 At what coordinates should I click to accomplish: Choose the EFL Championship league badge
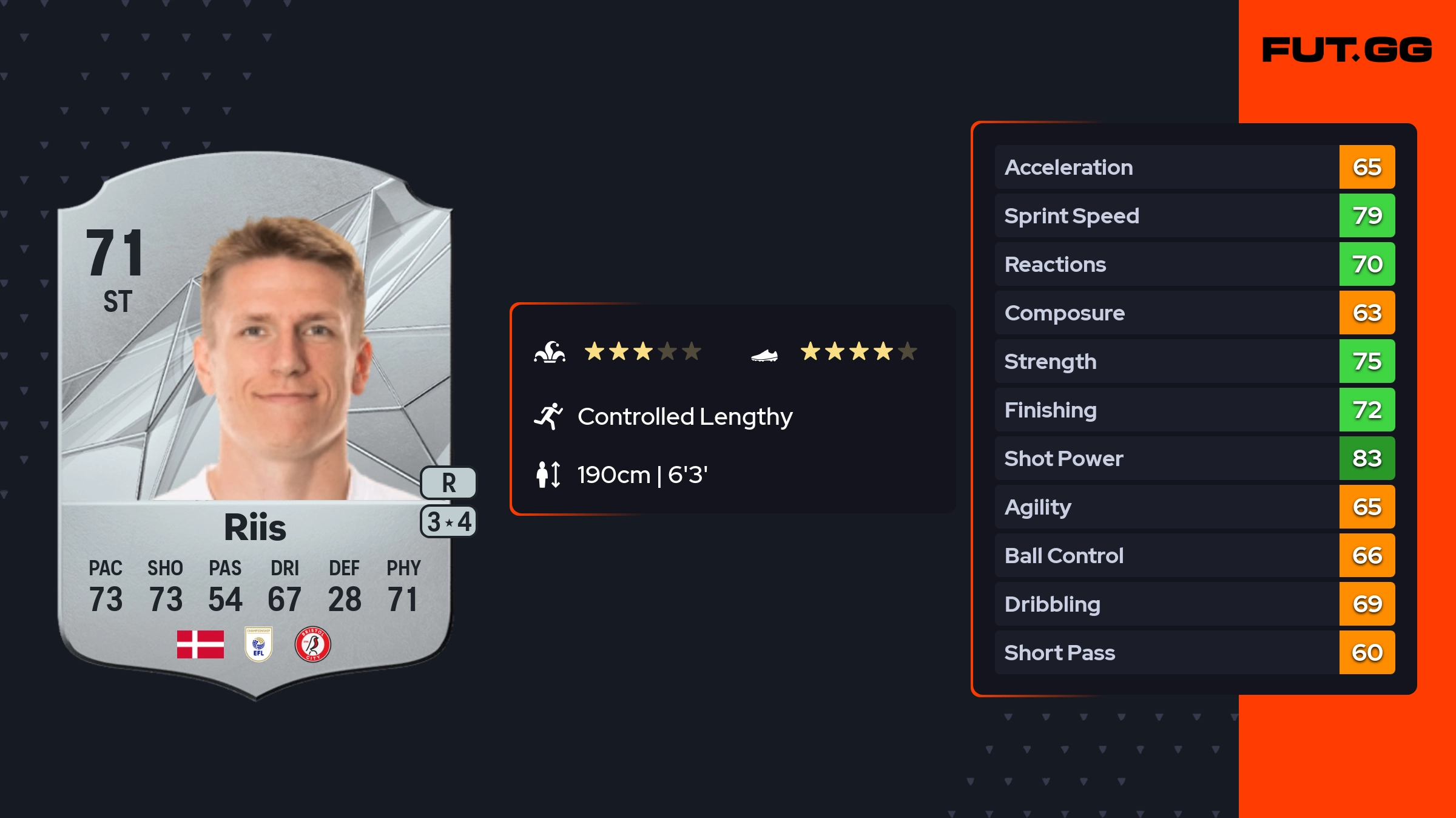click(258, 644)
